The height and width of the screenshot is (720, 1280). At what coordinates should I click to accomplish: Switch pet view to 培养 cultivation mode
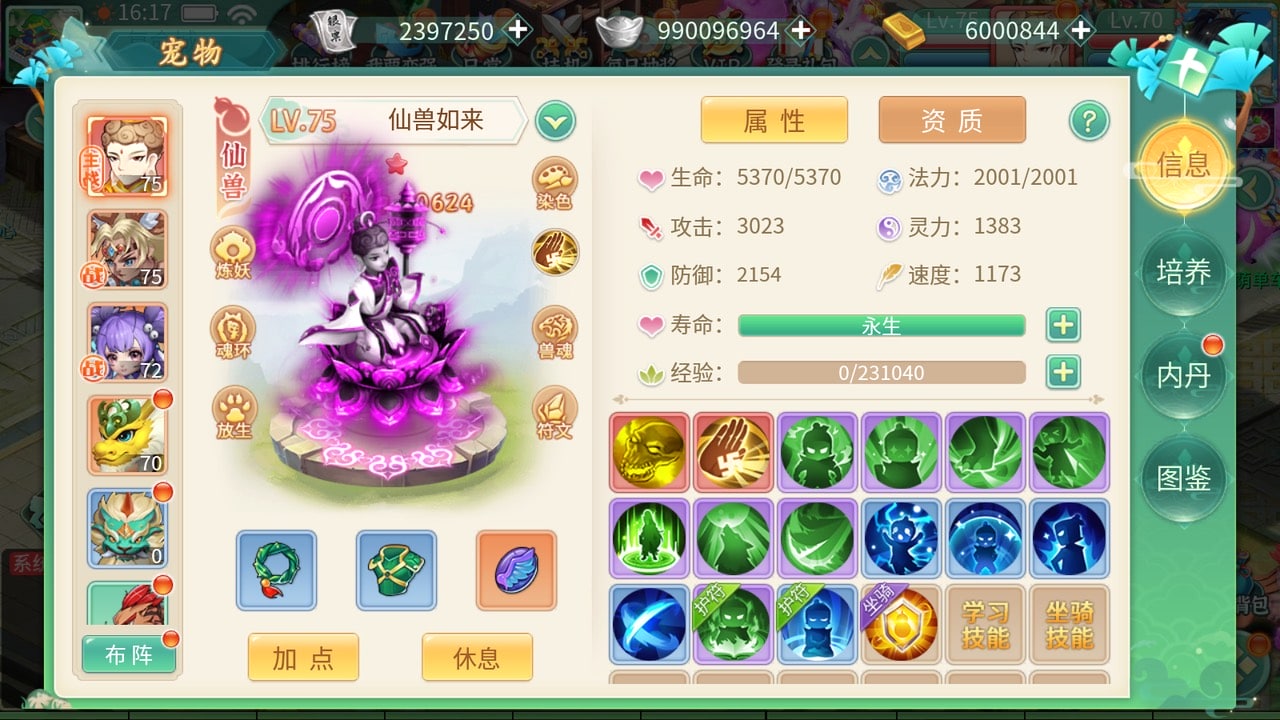(x=1184, y=272)
